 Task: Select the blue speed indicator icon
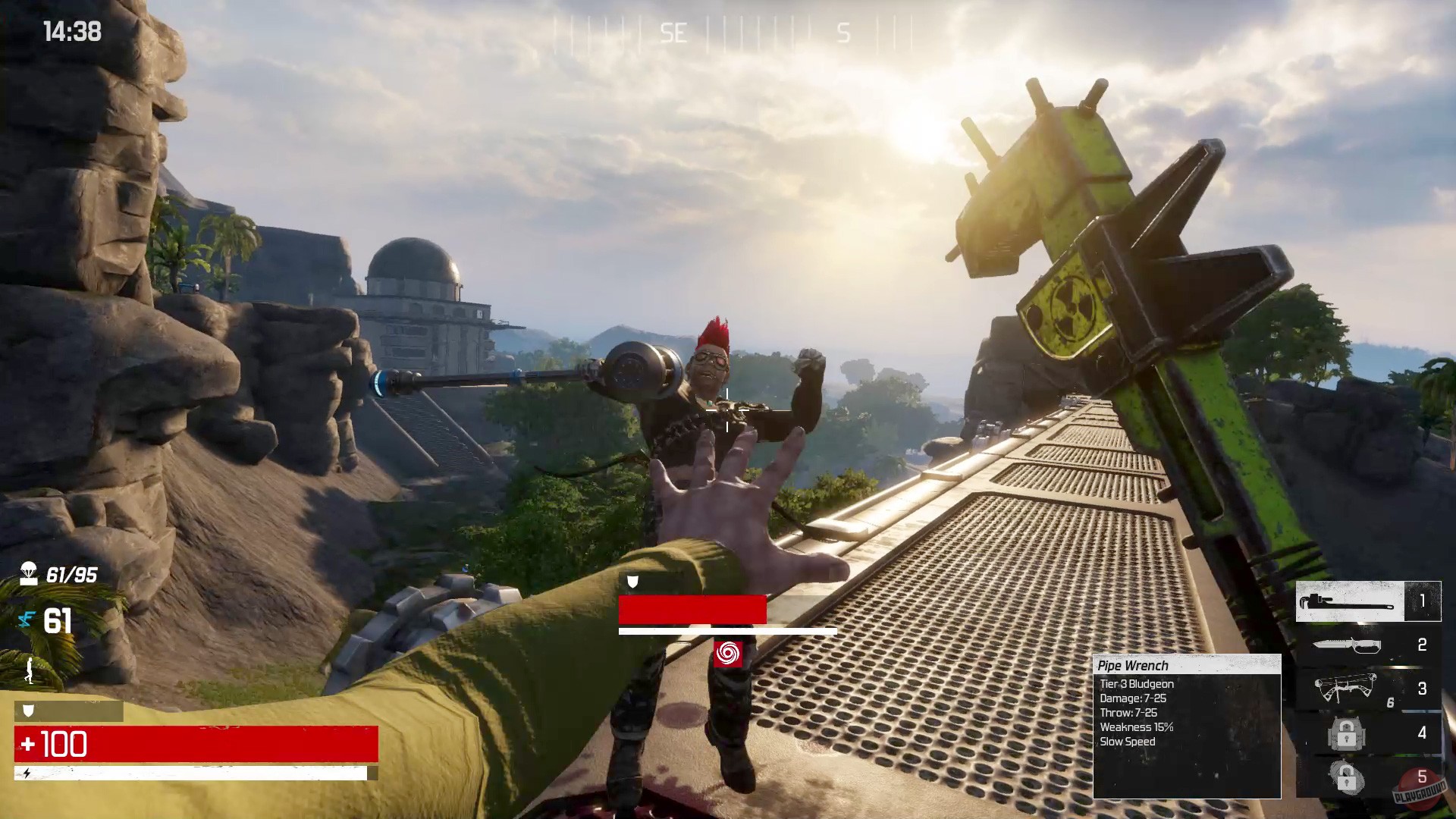(x=27, y=619)
